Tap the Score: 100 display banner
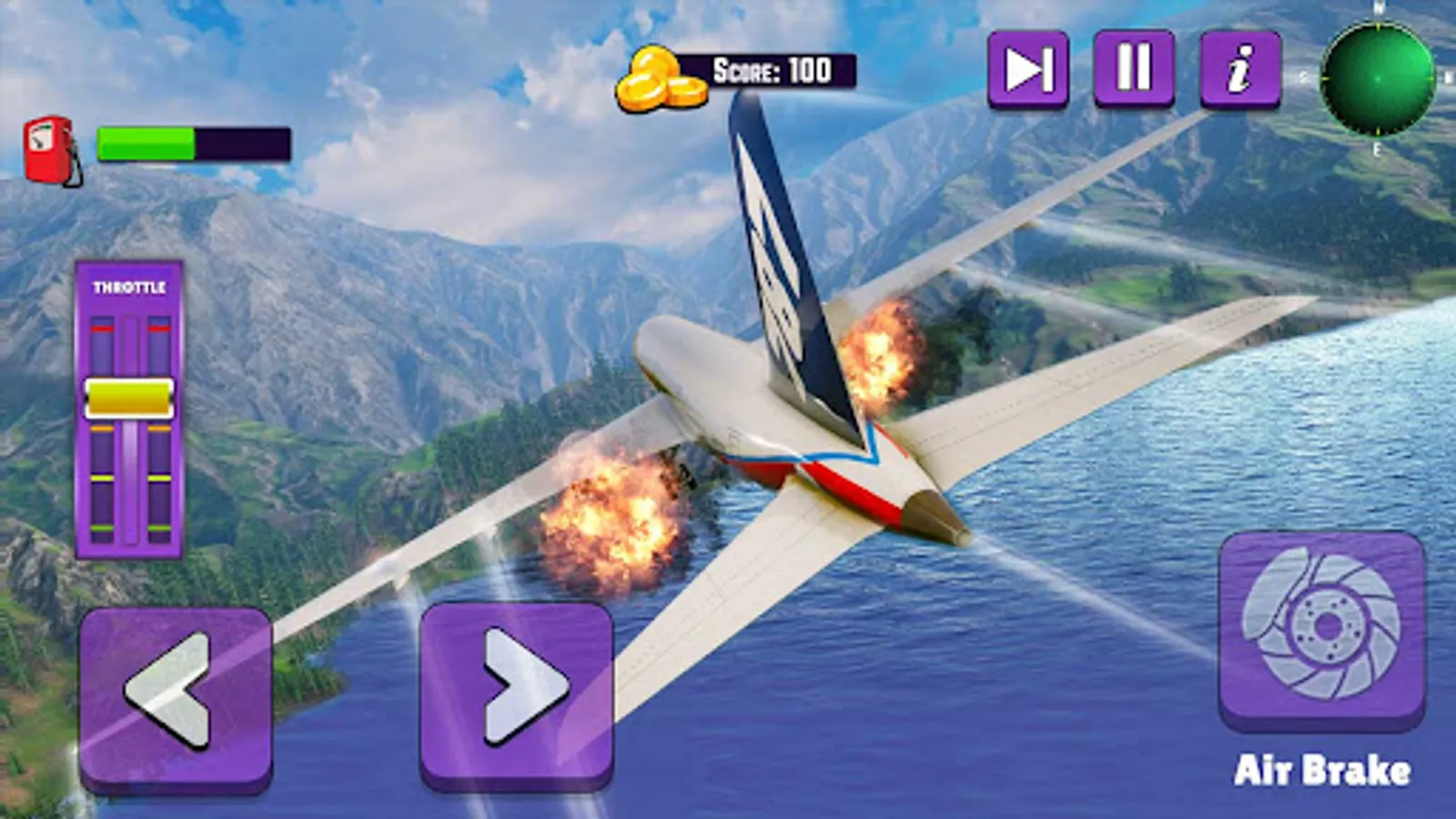The image size is (1456, 819). click(x=776, y=66)
